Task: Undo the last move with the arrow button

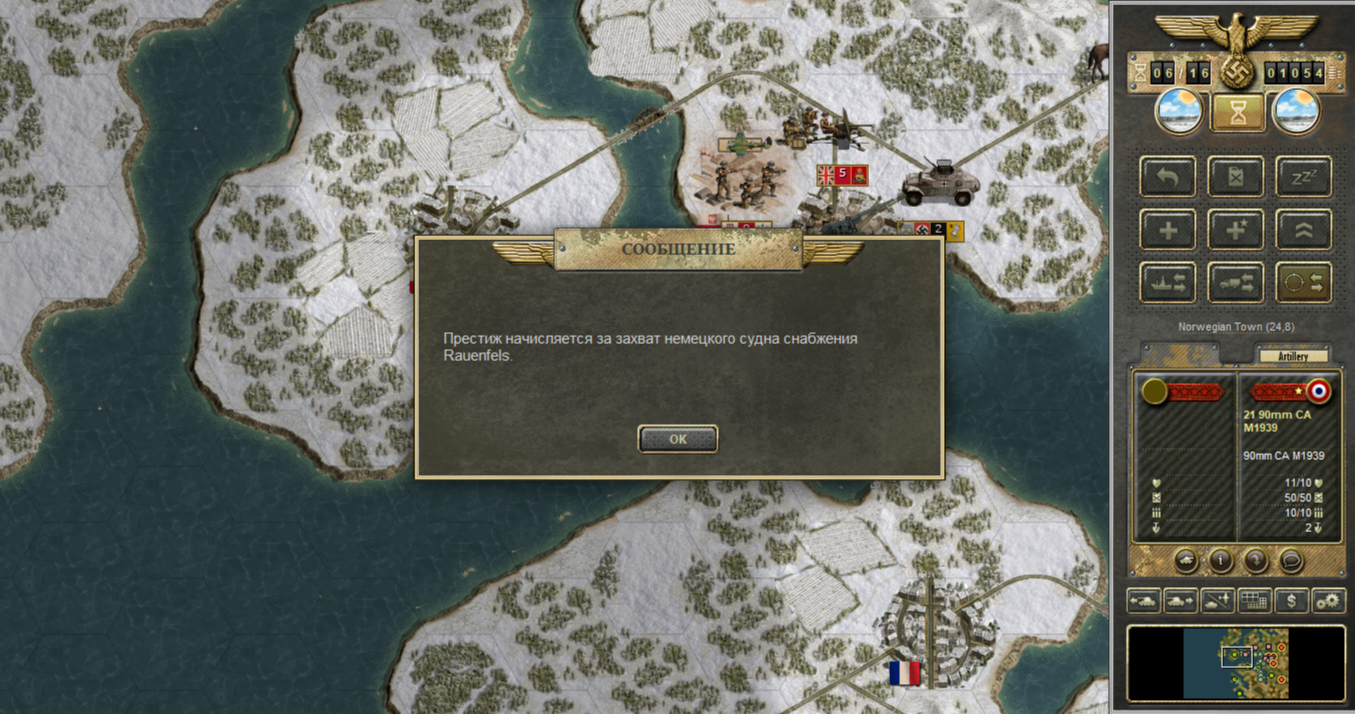Action: (x=1168, y=177)
